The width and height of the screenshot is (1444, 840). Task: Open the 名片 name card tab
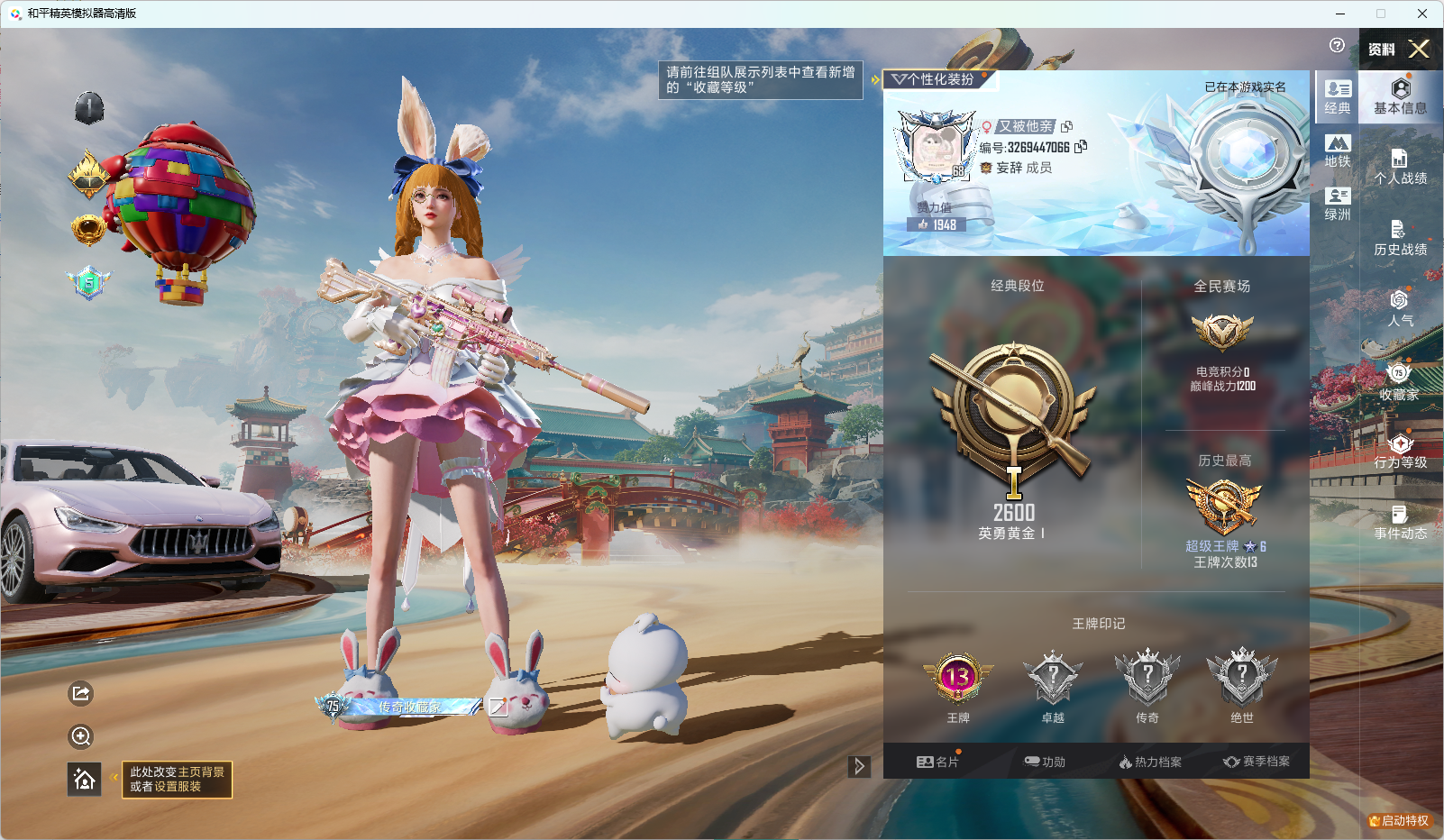pyautogui.click(x=937, y=762)
